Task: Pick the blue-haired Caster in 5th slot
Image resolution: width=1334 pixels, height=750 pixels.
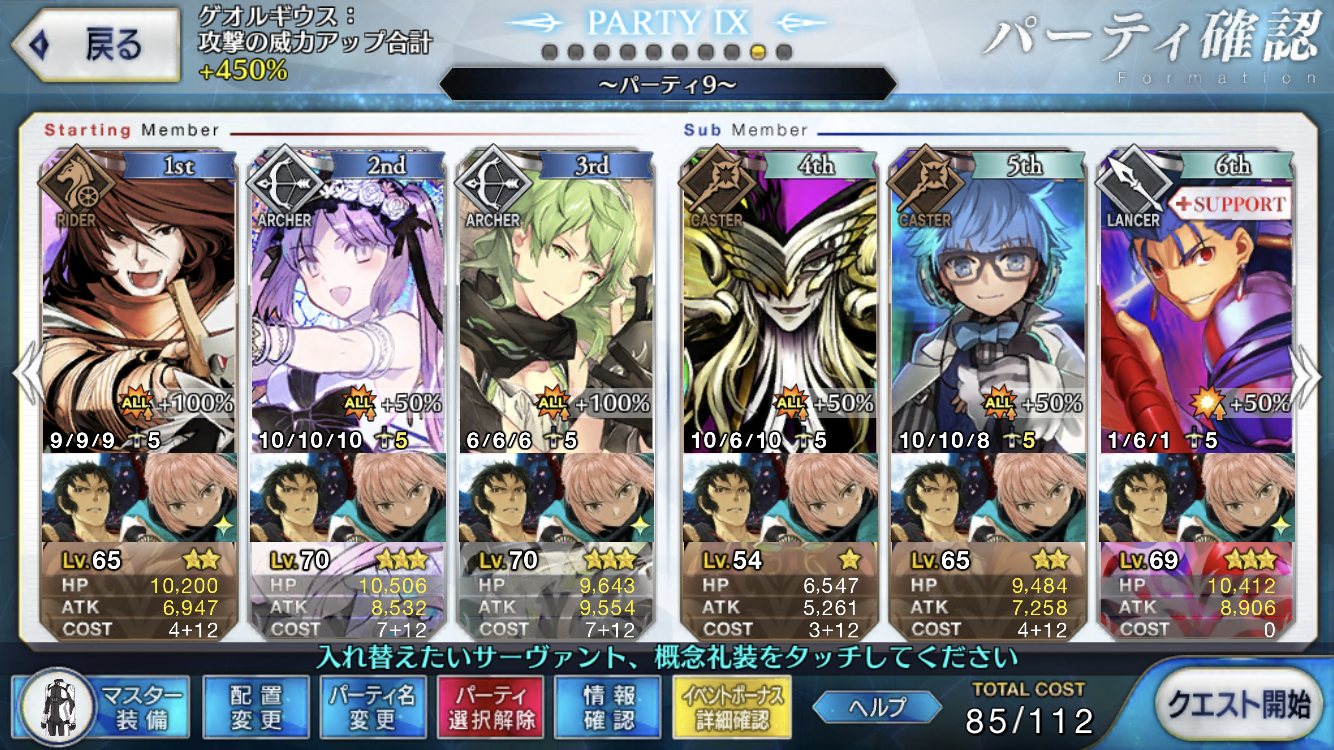Action: [x=987, y=300]
